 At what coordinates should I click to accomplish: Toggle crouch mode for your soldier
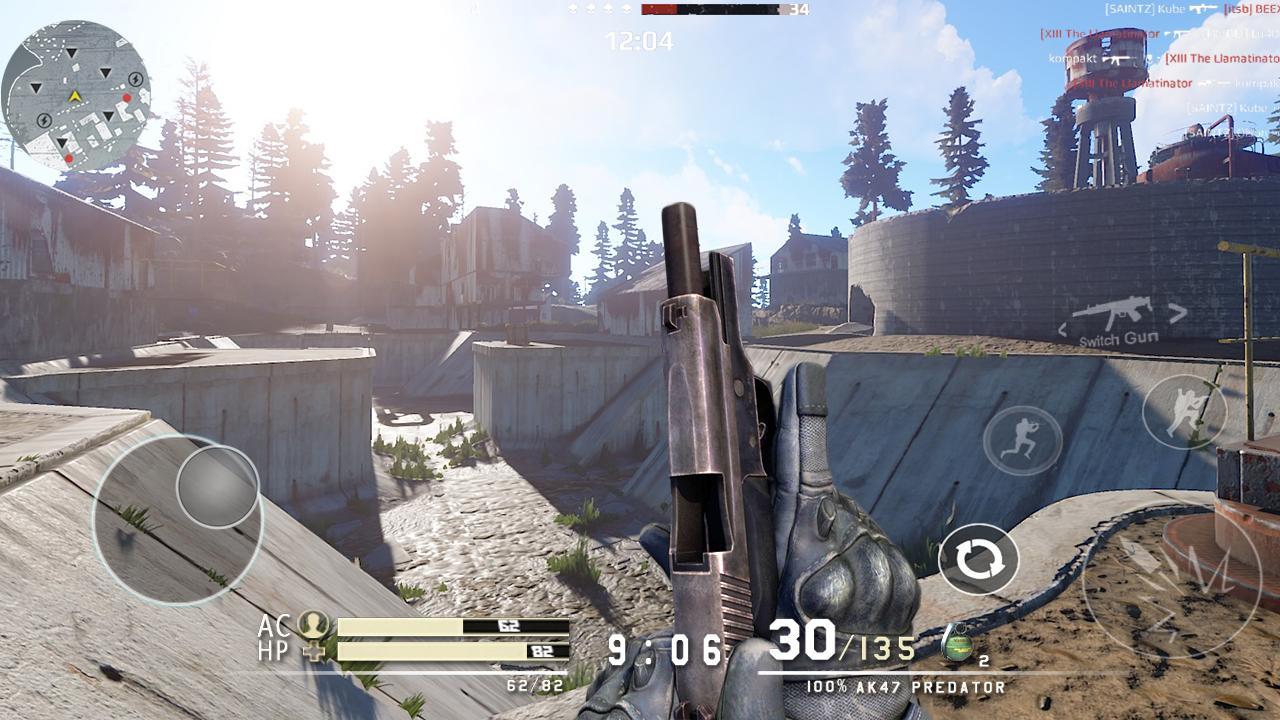coord(1185,410)
